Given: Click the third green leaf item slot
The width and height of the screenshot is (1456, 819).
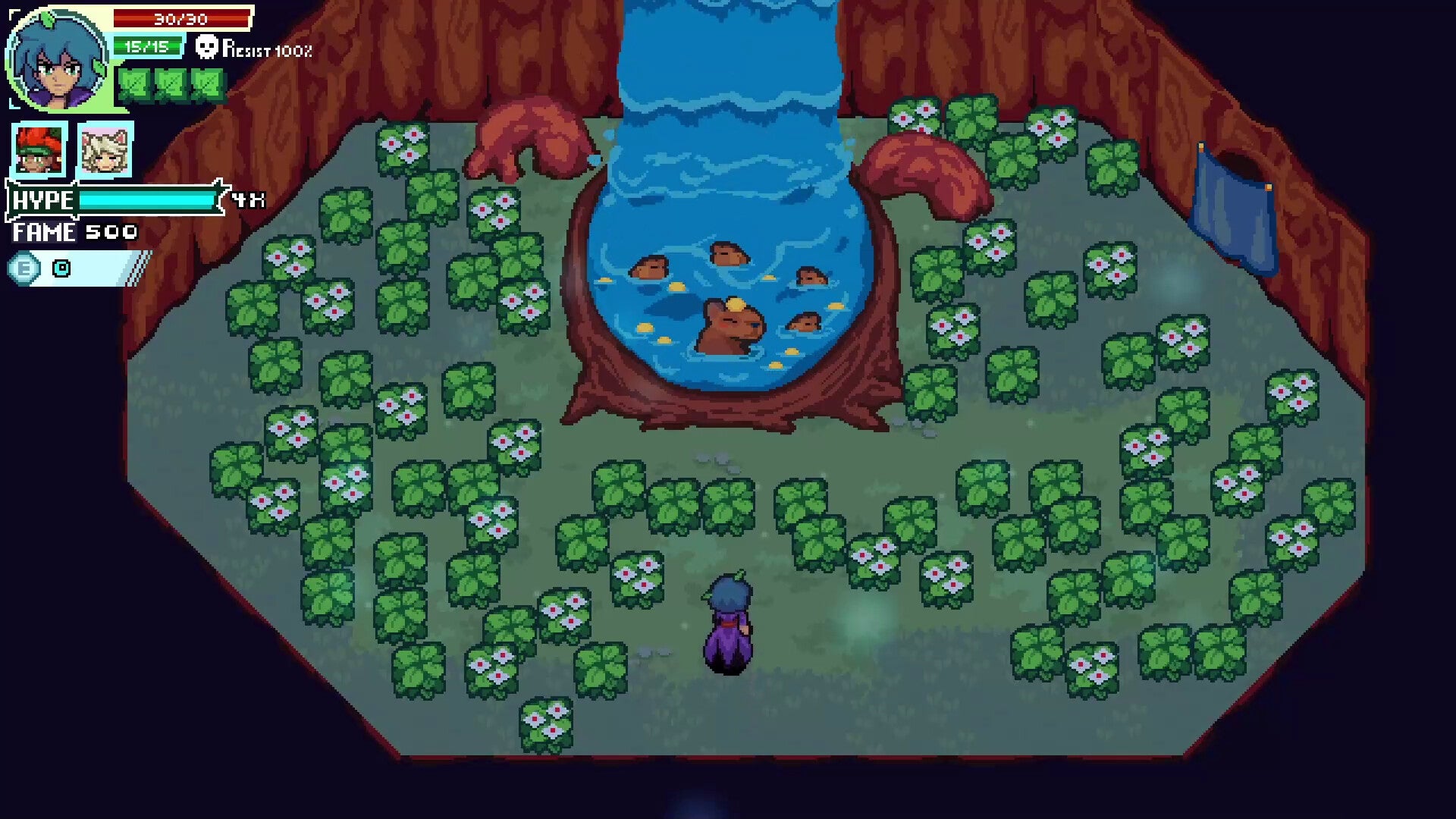Looking at the screenshot, I should [206, 83].
